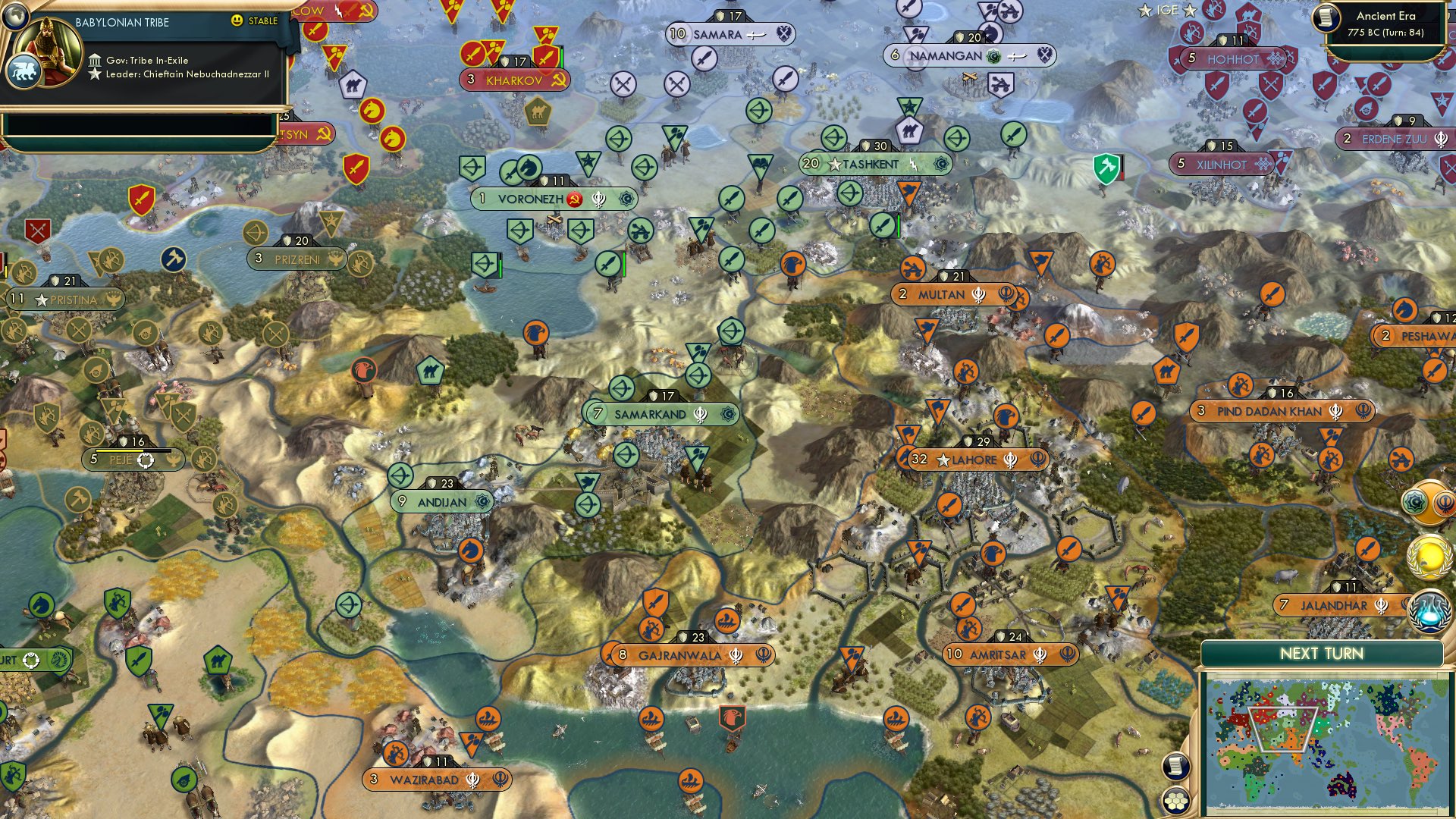Click the alliance handshake icon beside Namangan
The width and height of the screenshot is (1456, 819).
click(1045, 55)
